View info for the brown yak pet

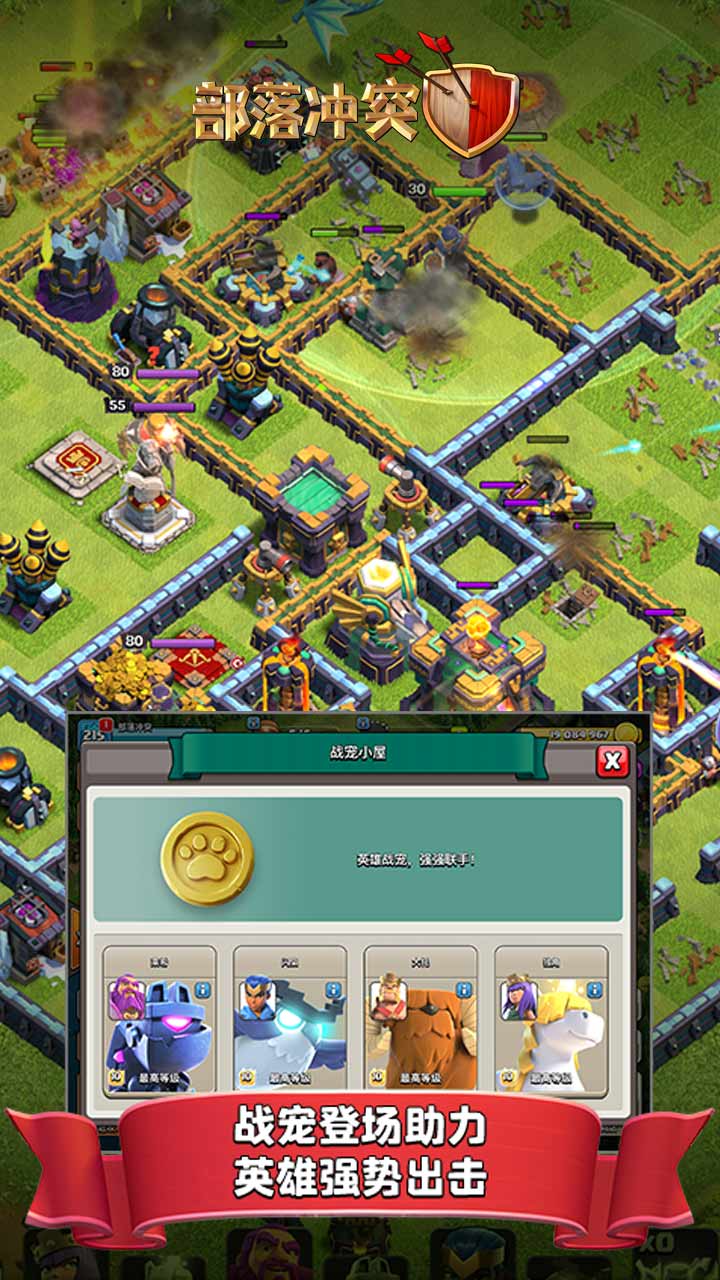(463, 990)
